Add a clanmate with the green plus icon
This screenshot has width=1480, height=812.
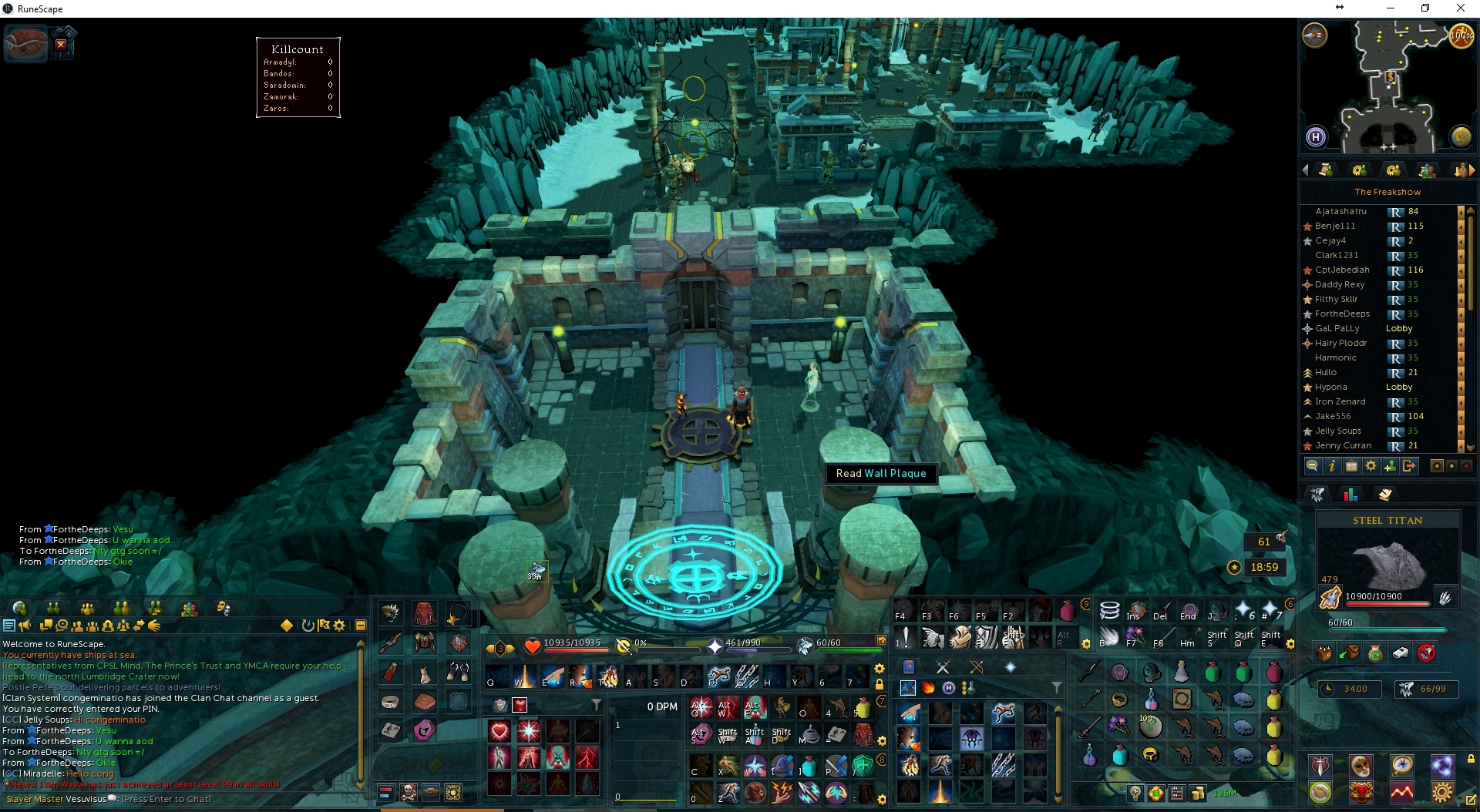(1390, 465)
